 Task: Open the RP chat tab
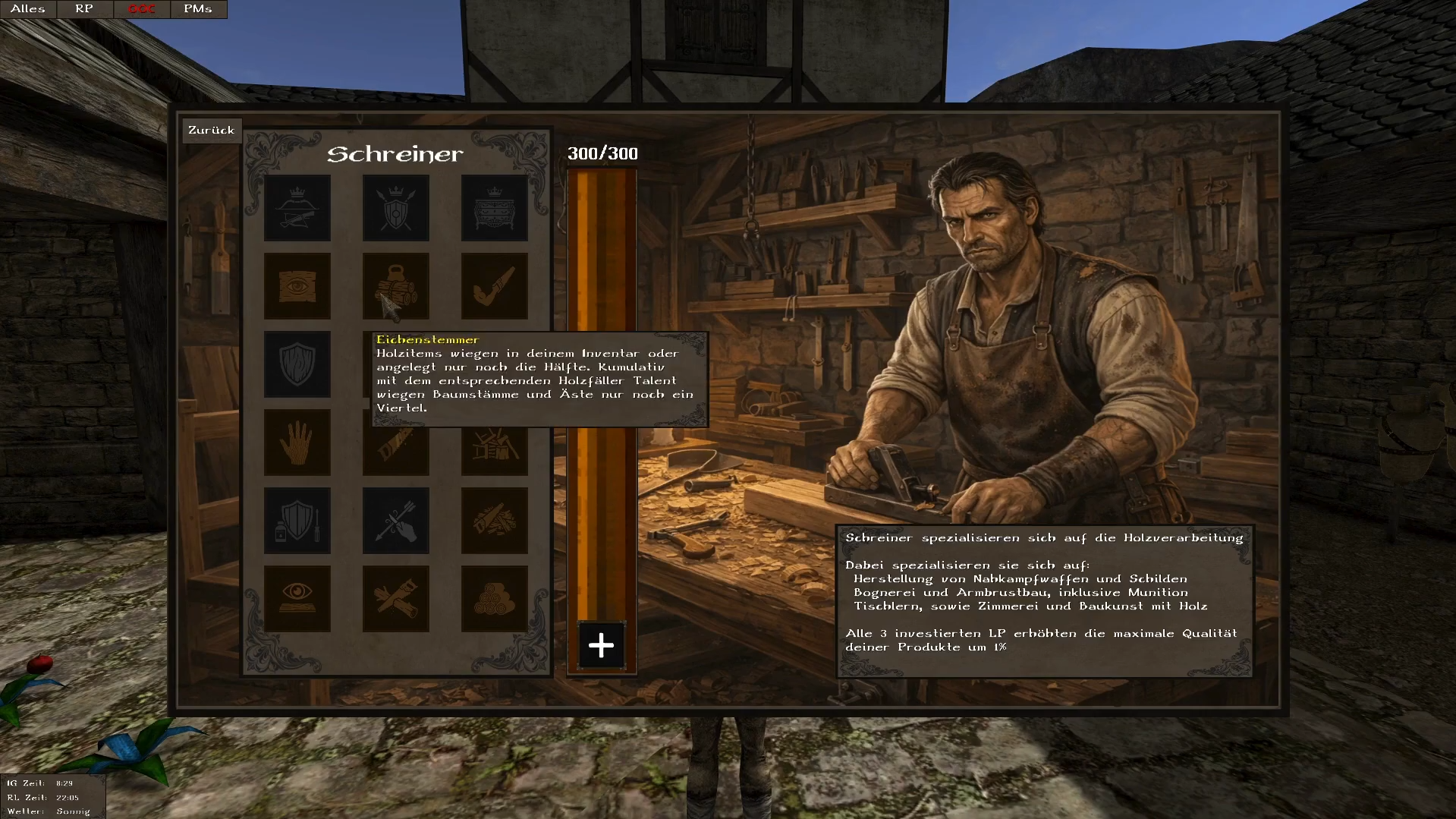[x=84, y=9]
